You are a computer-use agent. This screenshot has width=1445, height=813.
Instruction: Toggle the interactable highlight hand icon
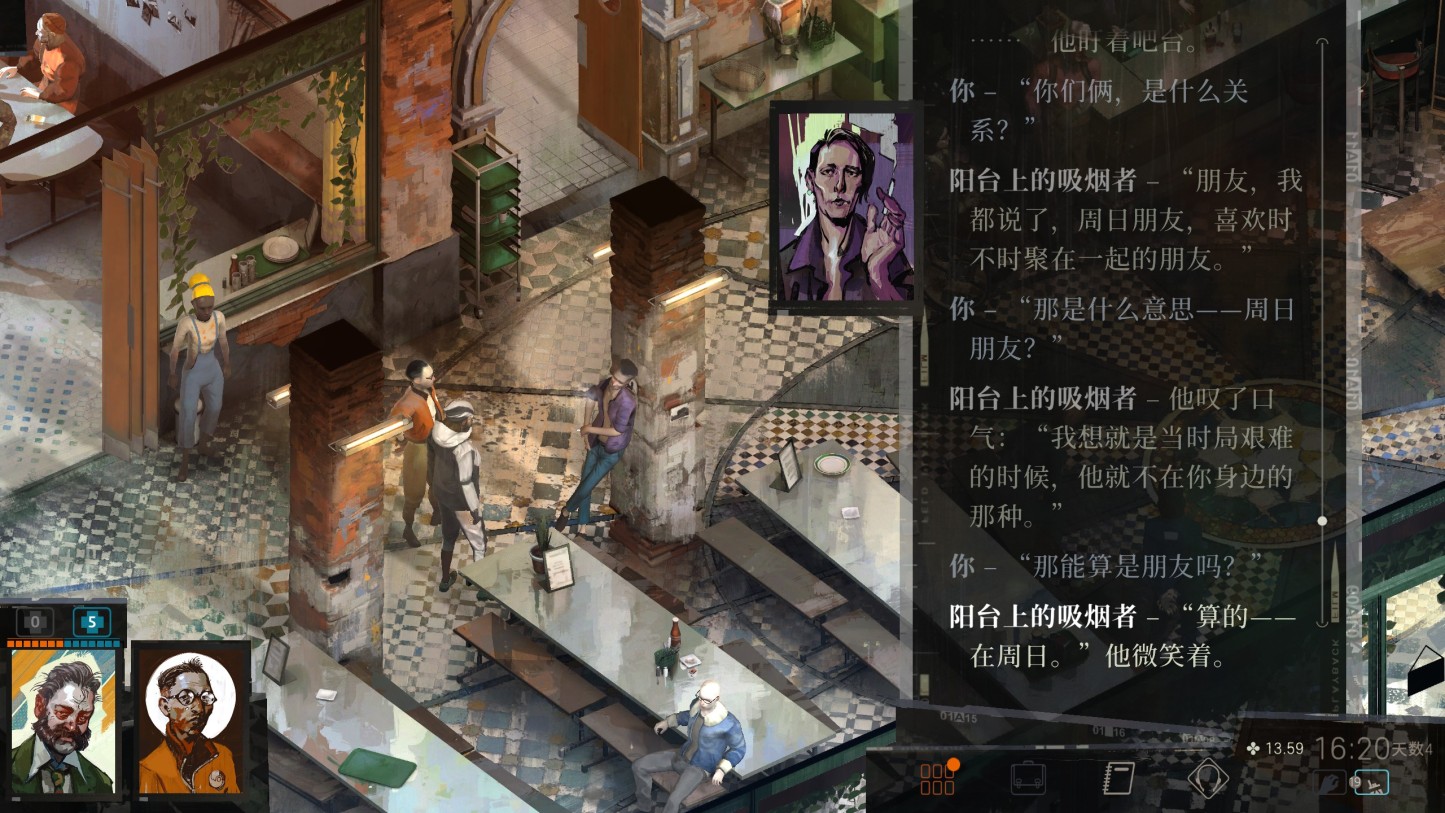click(1330, 780)
